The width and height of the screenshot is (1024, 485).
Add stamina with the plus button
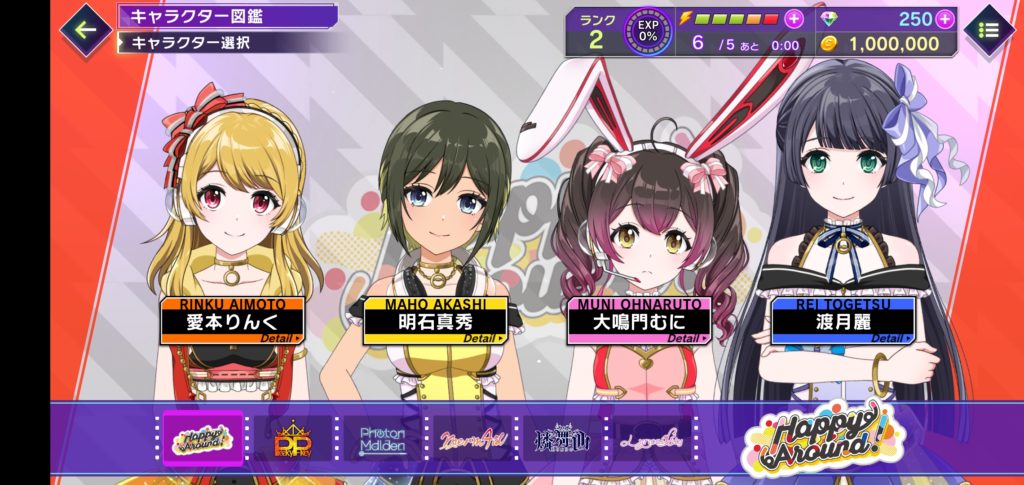coord(793,19)
